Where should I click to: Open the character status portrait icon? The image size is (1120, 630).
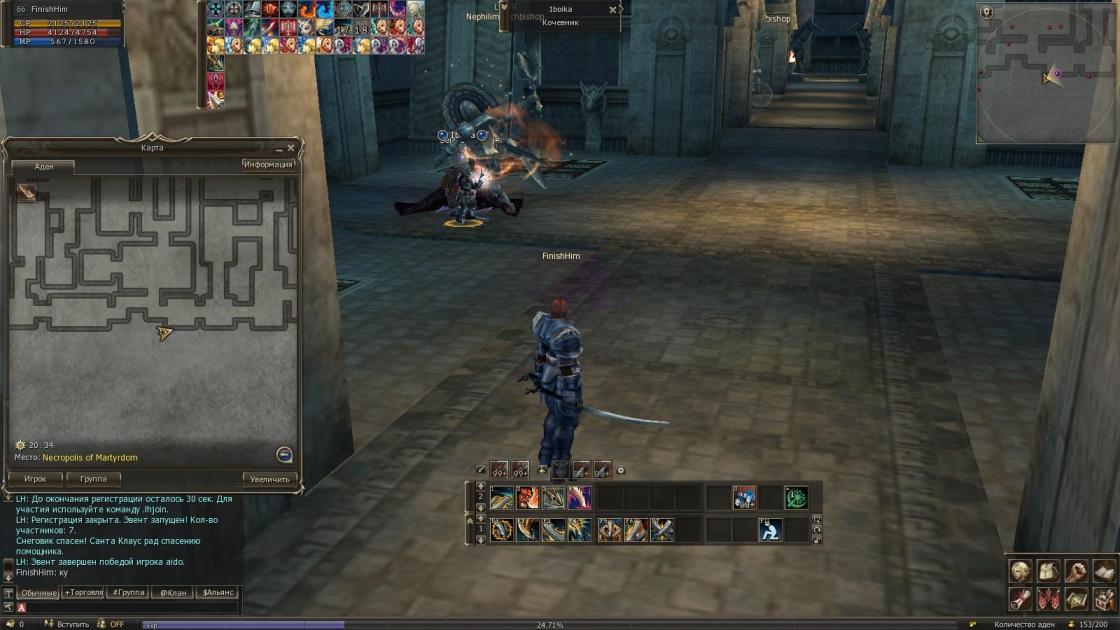pos(1020,571)
